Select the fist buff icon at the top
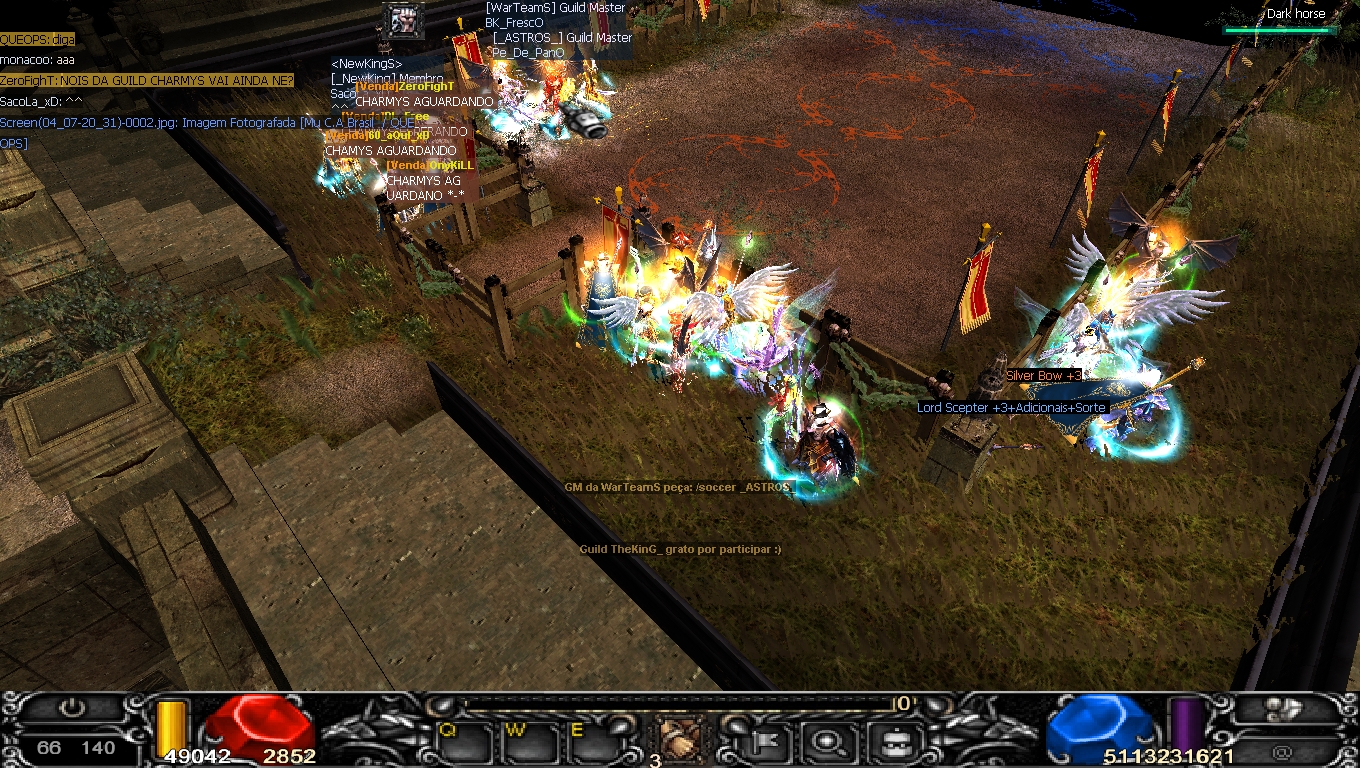 (403, 20)
